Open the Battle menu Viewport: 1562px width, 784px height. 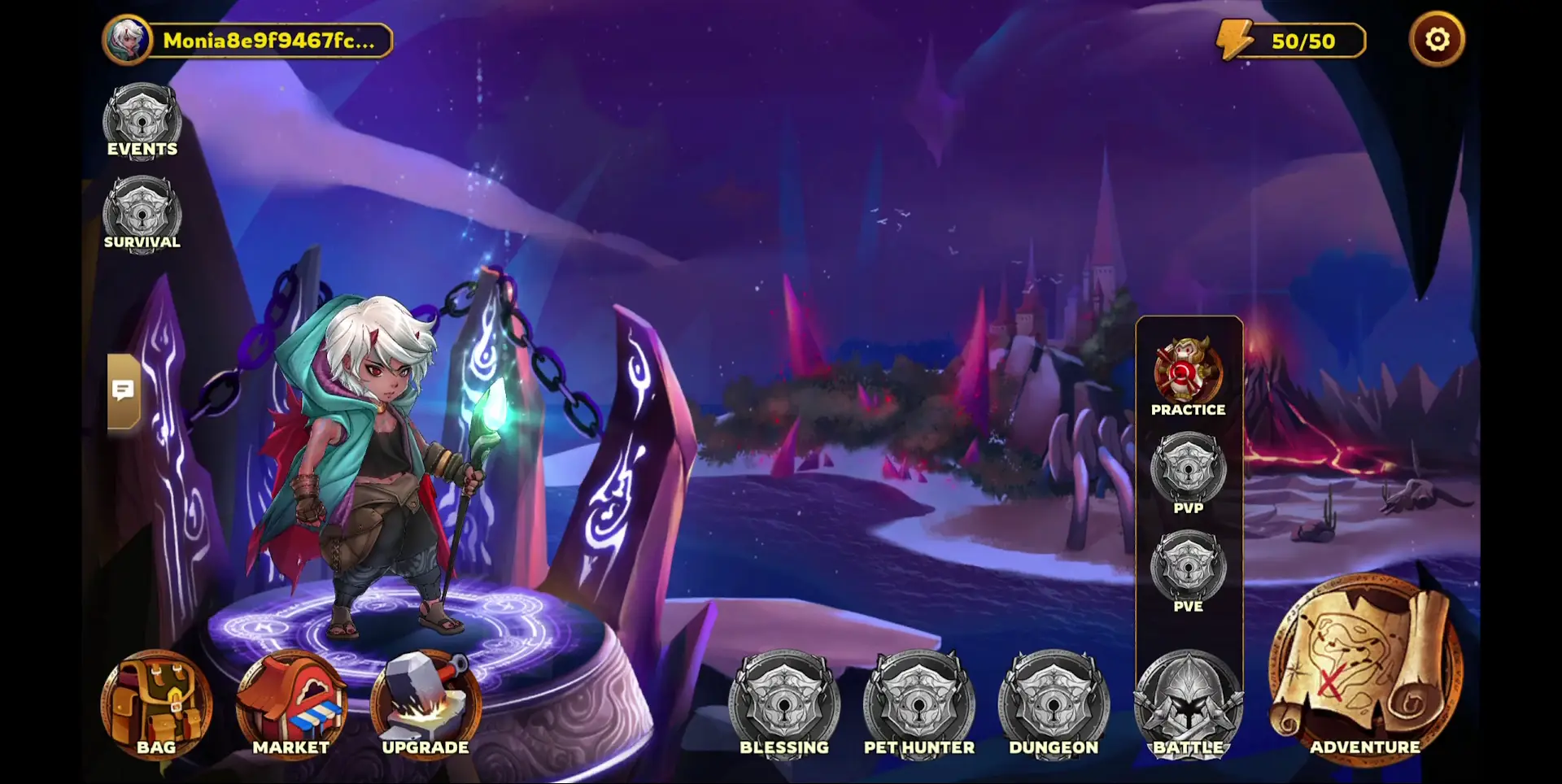[x=1189, y=704]
